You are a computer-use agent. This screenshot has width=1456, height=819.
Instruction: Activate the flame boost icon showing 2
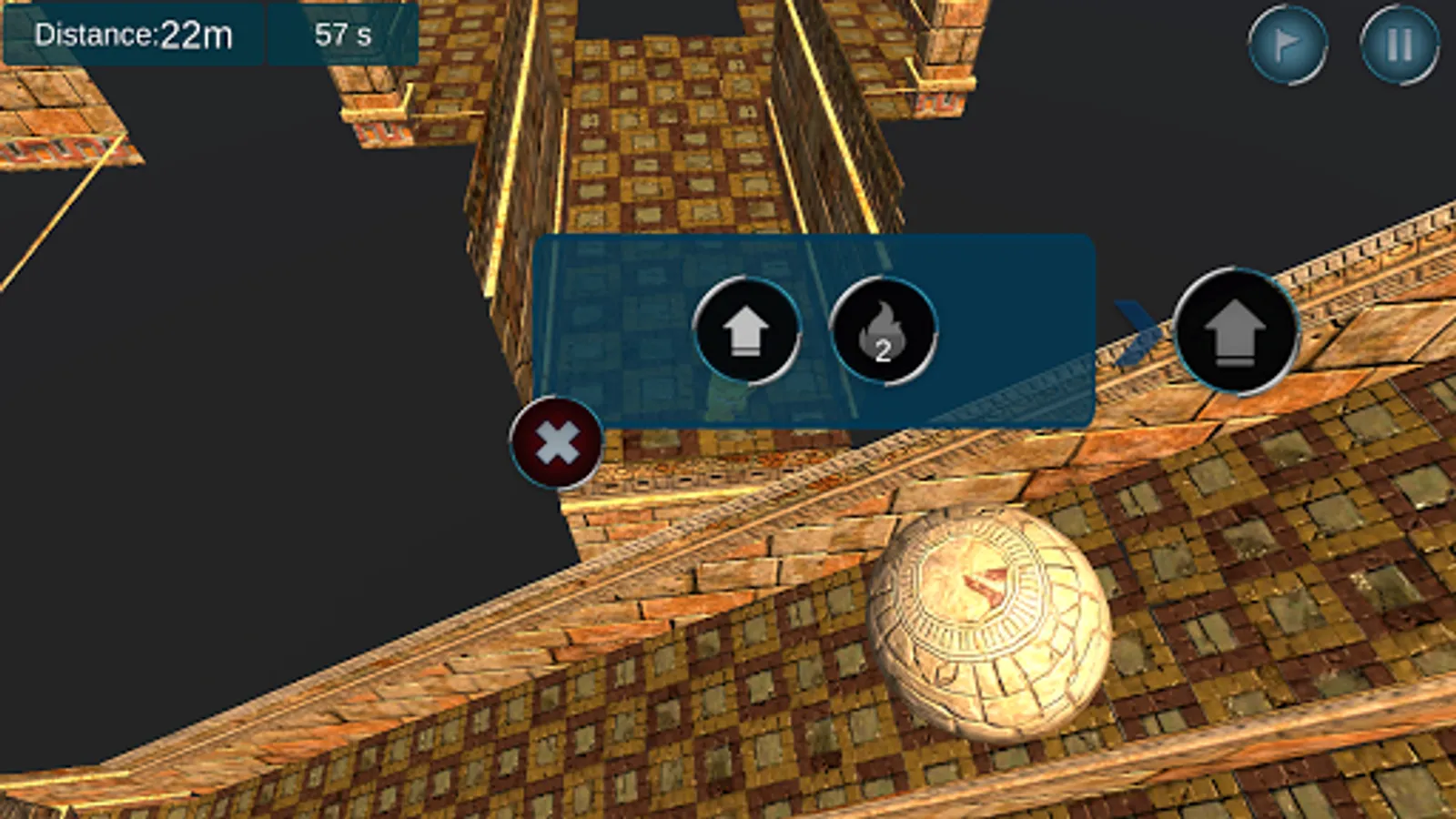[883, 332]
